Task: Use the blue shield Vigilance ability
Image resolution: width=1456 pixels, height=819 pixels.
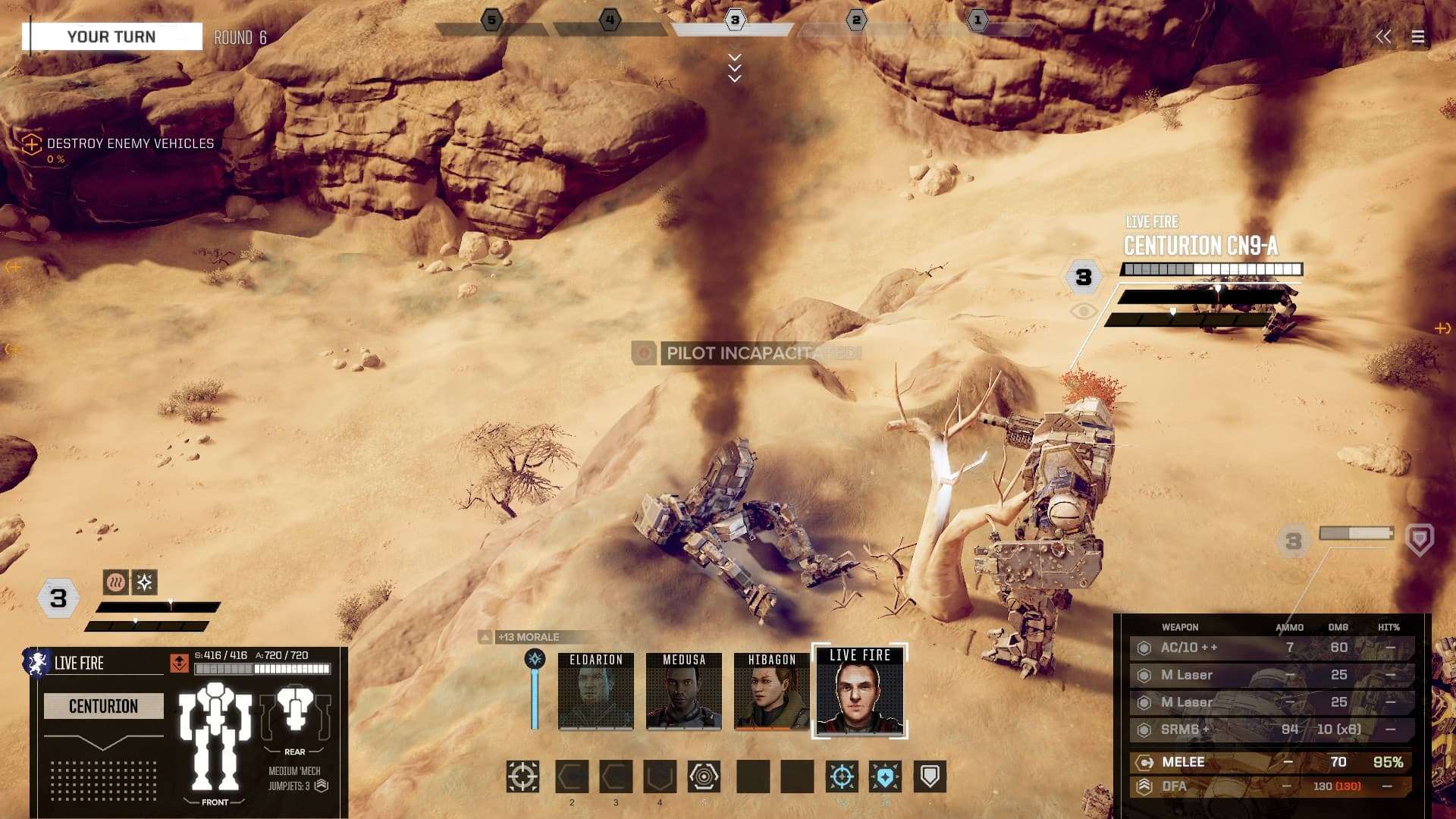Action: [x=885, y=777]
